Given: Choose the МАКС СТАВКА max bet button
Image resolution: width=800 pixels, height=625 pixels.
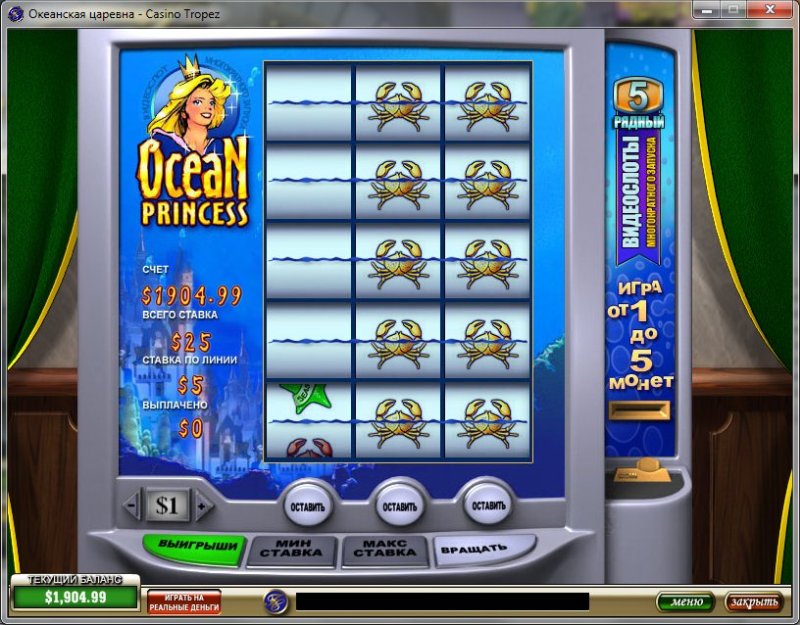Looking at the screenshot, I should [x=385, y=551].
